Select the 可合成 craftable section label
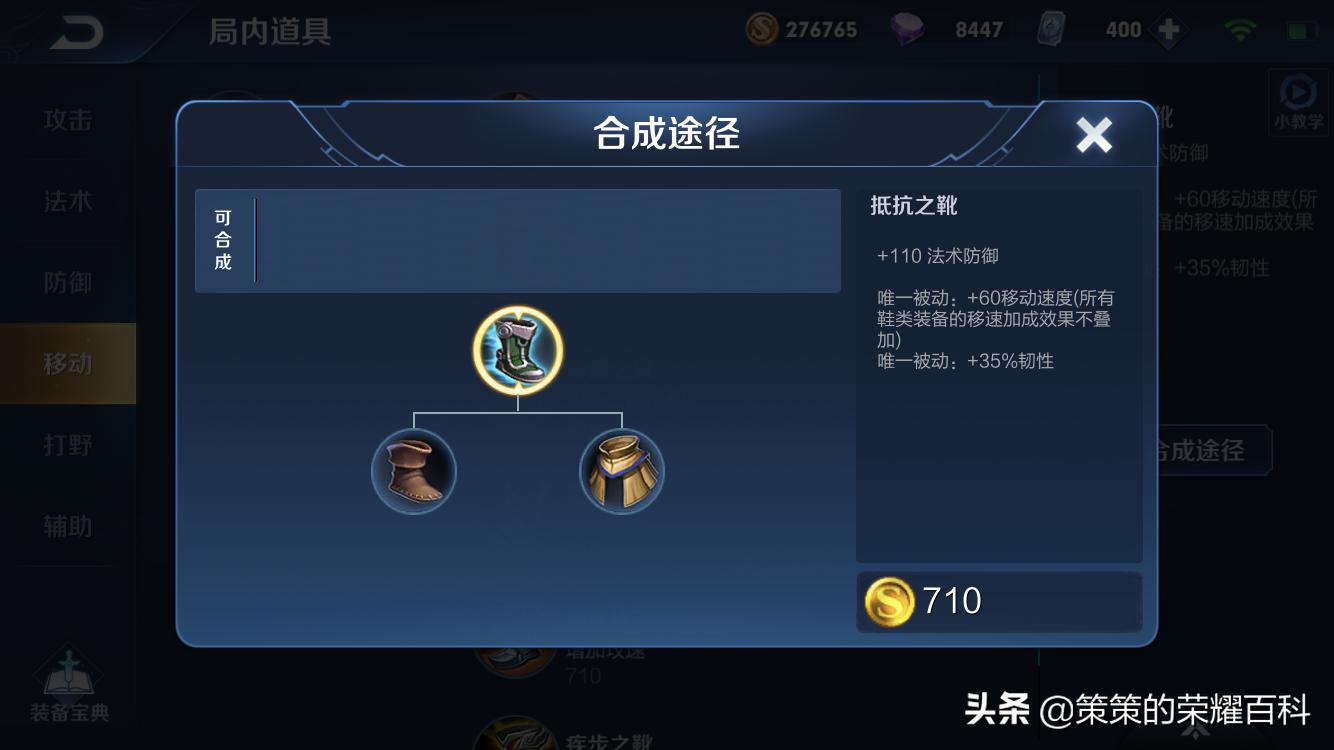The image size is (1334, 750). 222,240
